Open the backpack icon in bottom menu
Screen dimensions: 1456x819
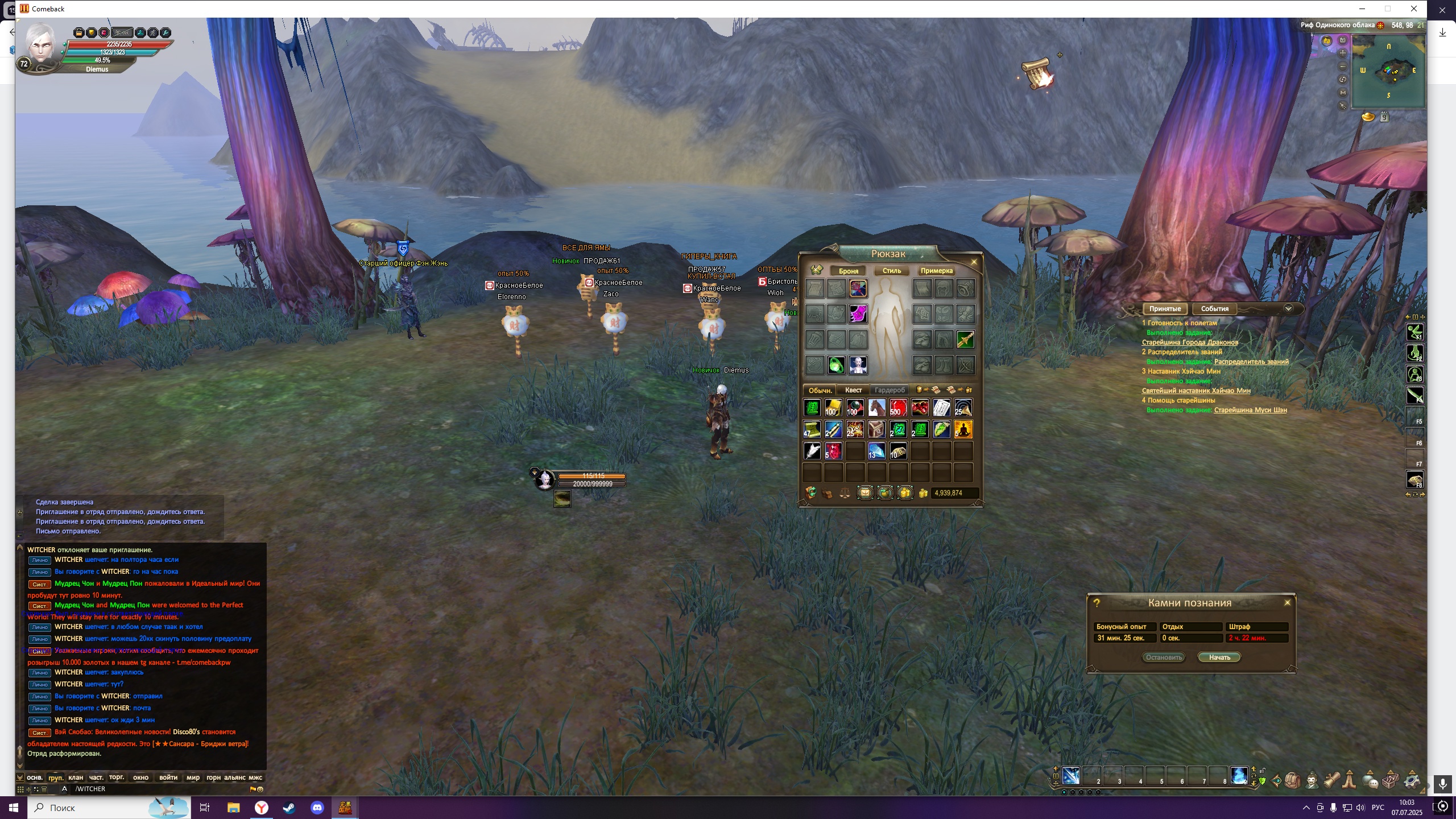point(1292,780)
